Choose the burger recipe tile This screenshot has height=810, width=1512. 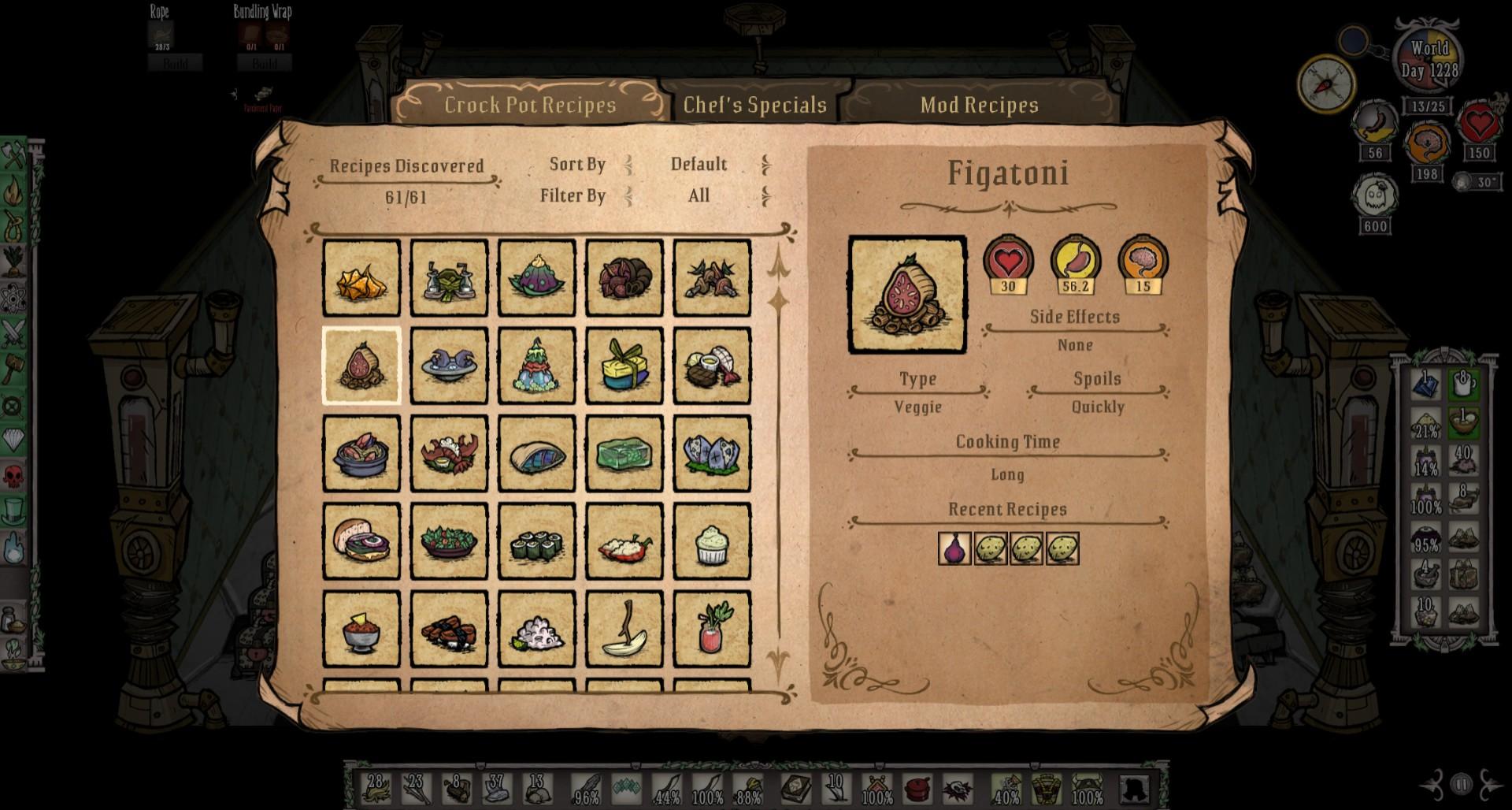pos(361,542)
